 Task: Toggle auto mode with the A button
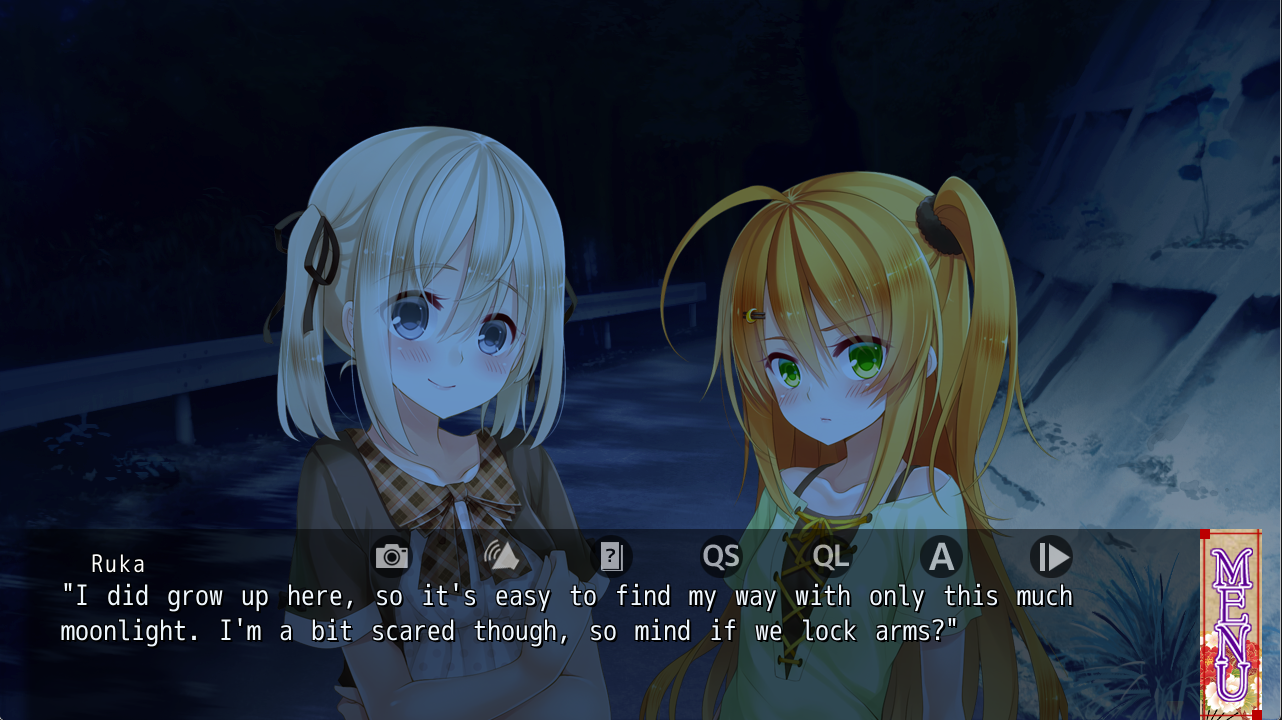(941, 556)
